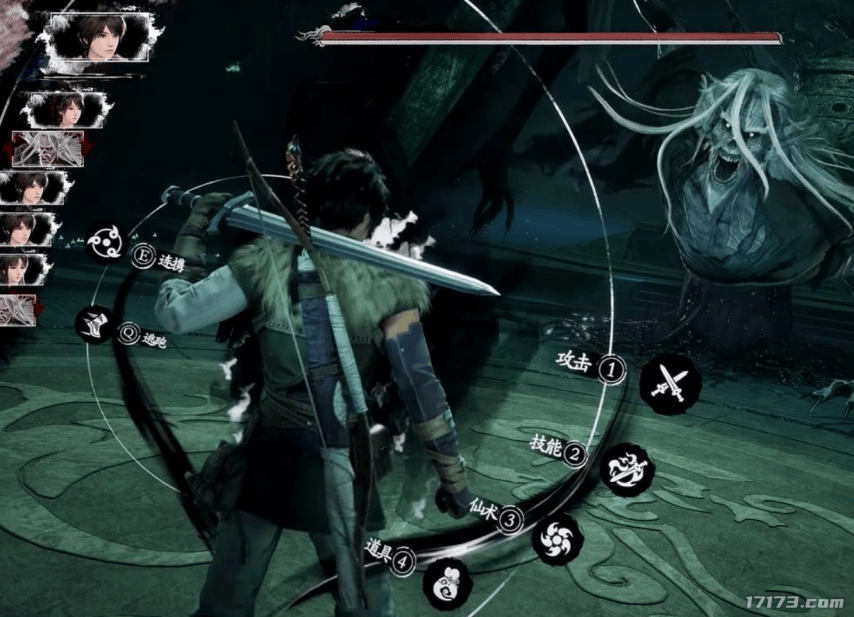This screenshot has height=617, width=854.
Task: Select the Magic (仙术) swirl icon
Action: pyautogui.click(x=557, y=539)
